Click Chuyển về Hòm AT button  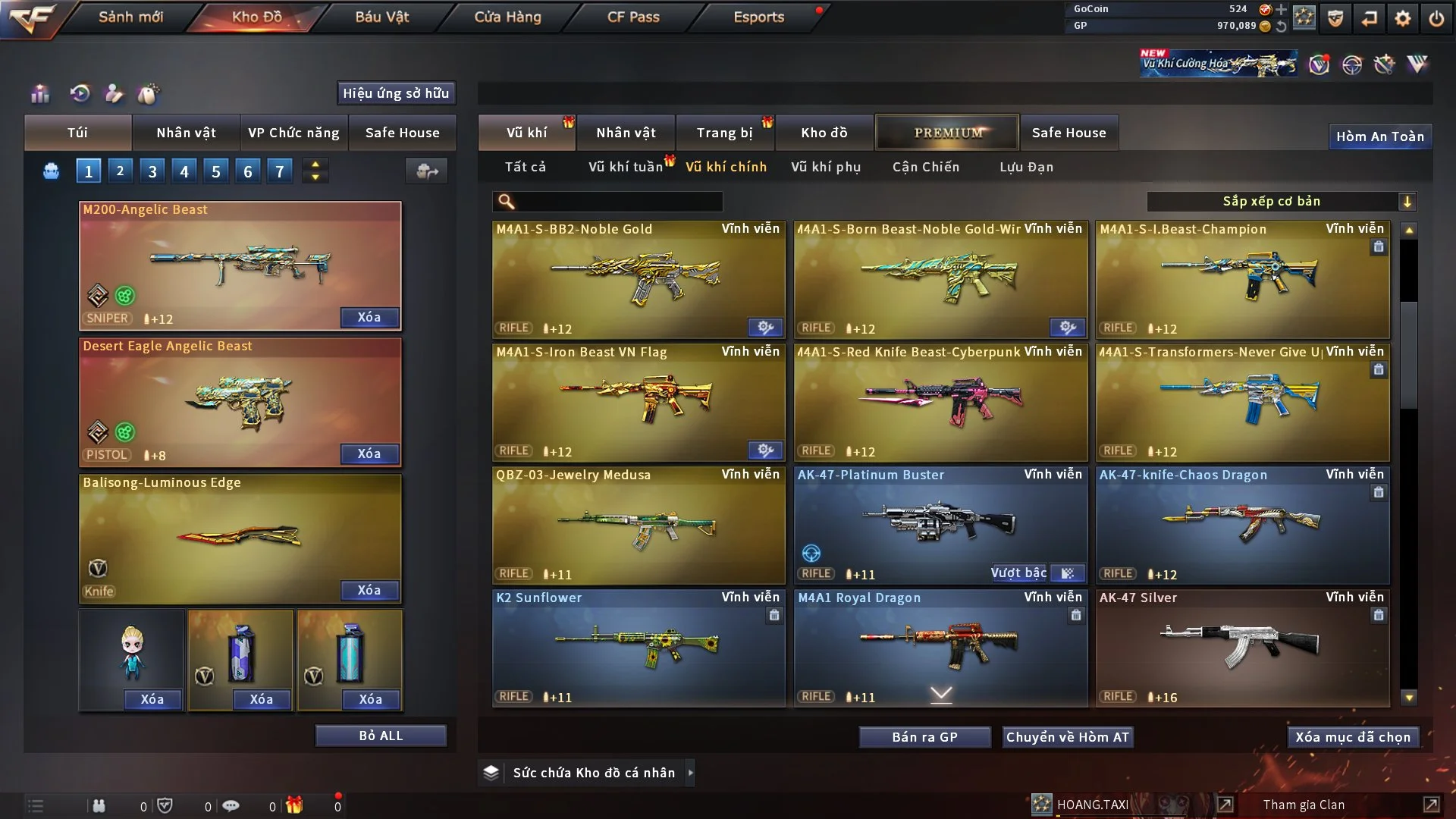pyautogui.click(x=1068, y=737)
